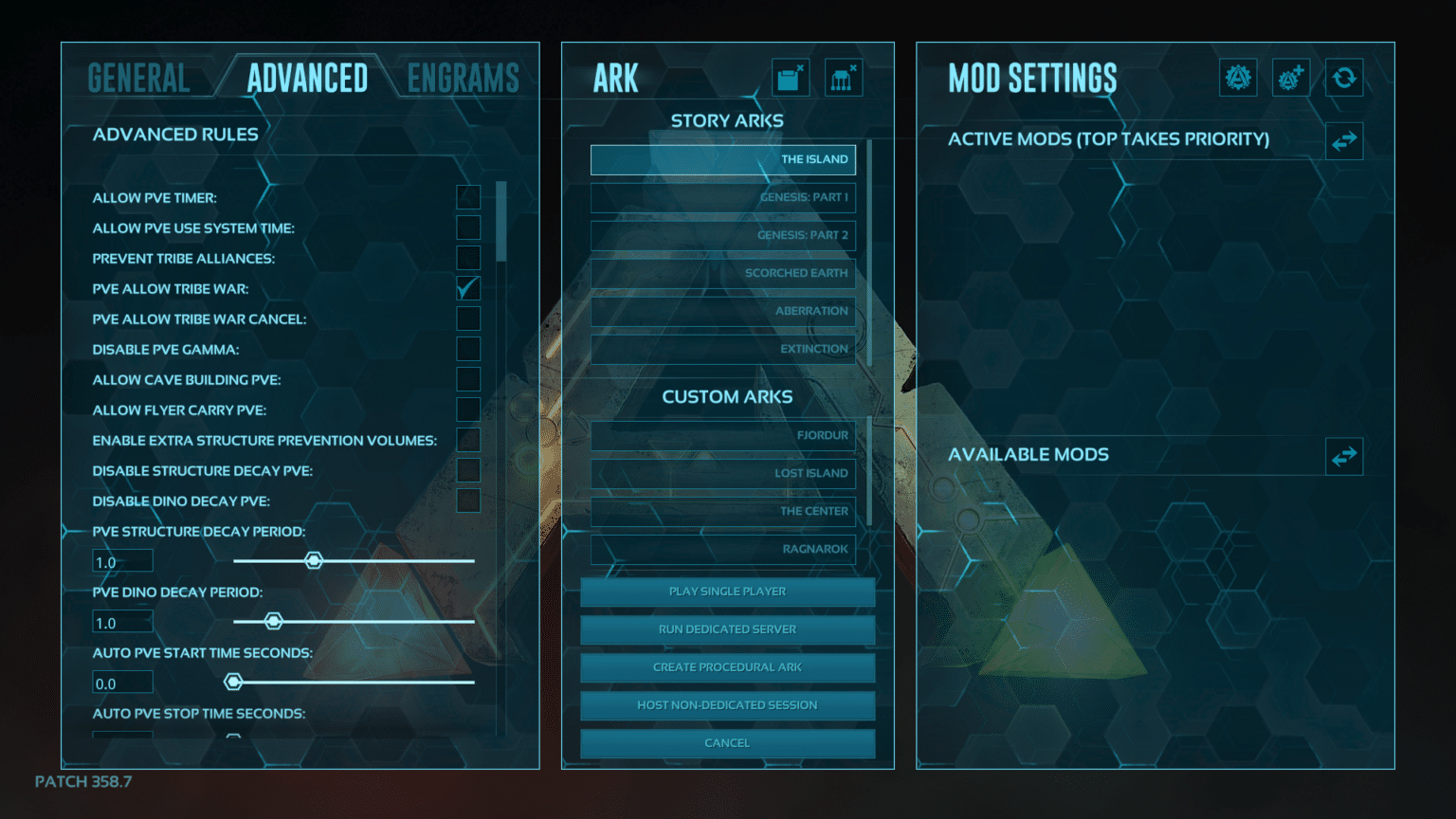Click Host Non-Dedicated Session
Viewport: 1456px width, 819px height.
726,704
